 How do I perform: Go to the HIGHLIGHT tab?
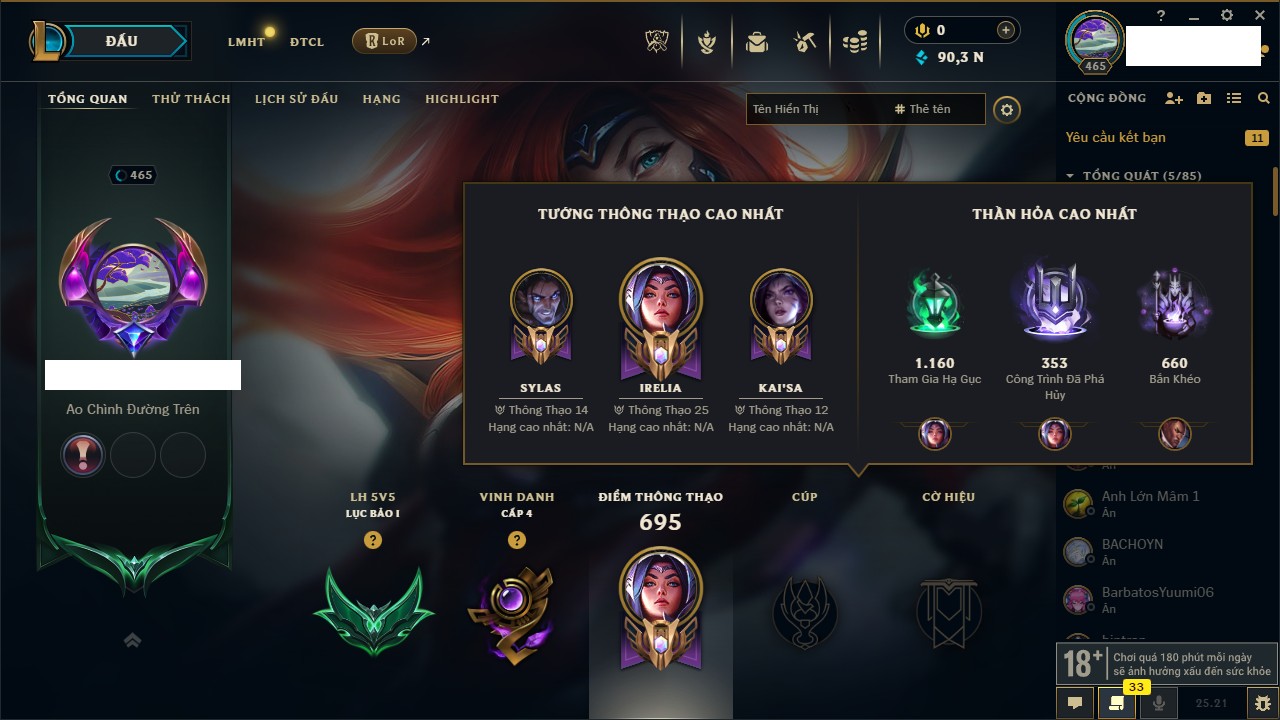[x=461, y=99]
